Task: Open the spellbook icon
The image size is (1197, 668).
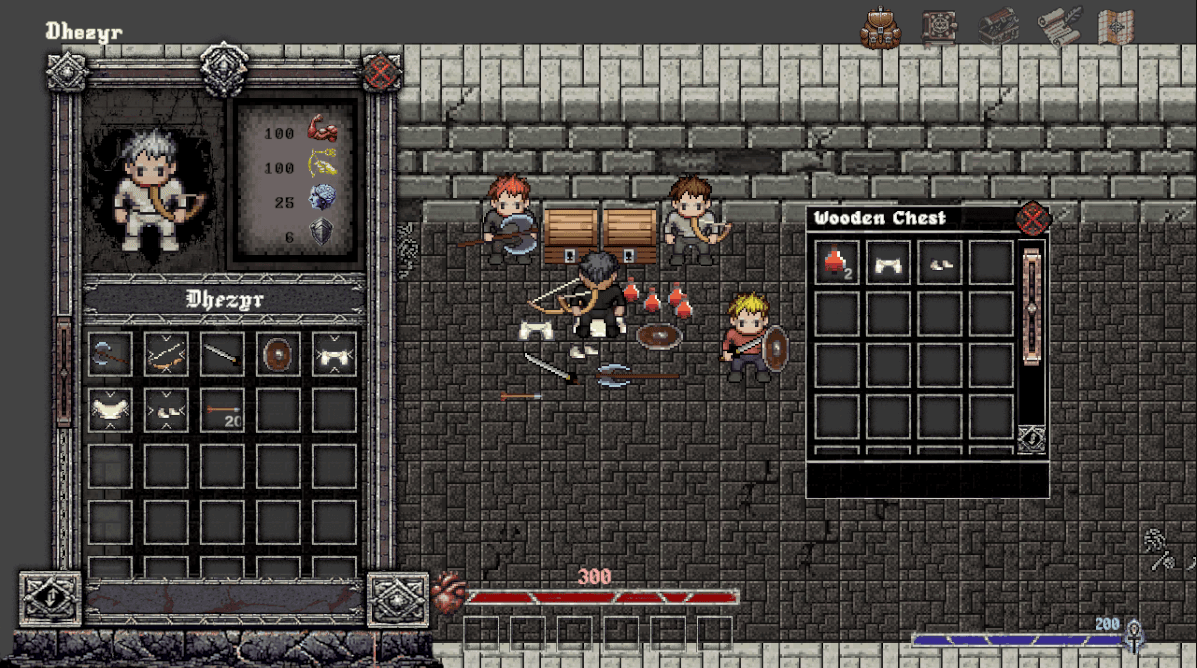Action: point(939,28)
